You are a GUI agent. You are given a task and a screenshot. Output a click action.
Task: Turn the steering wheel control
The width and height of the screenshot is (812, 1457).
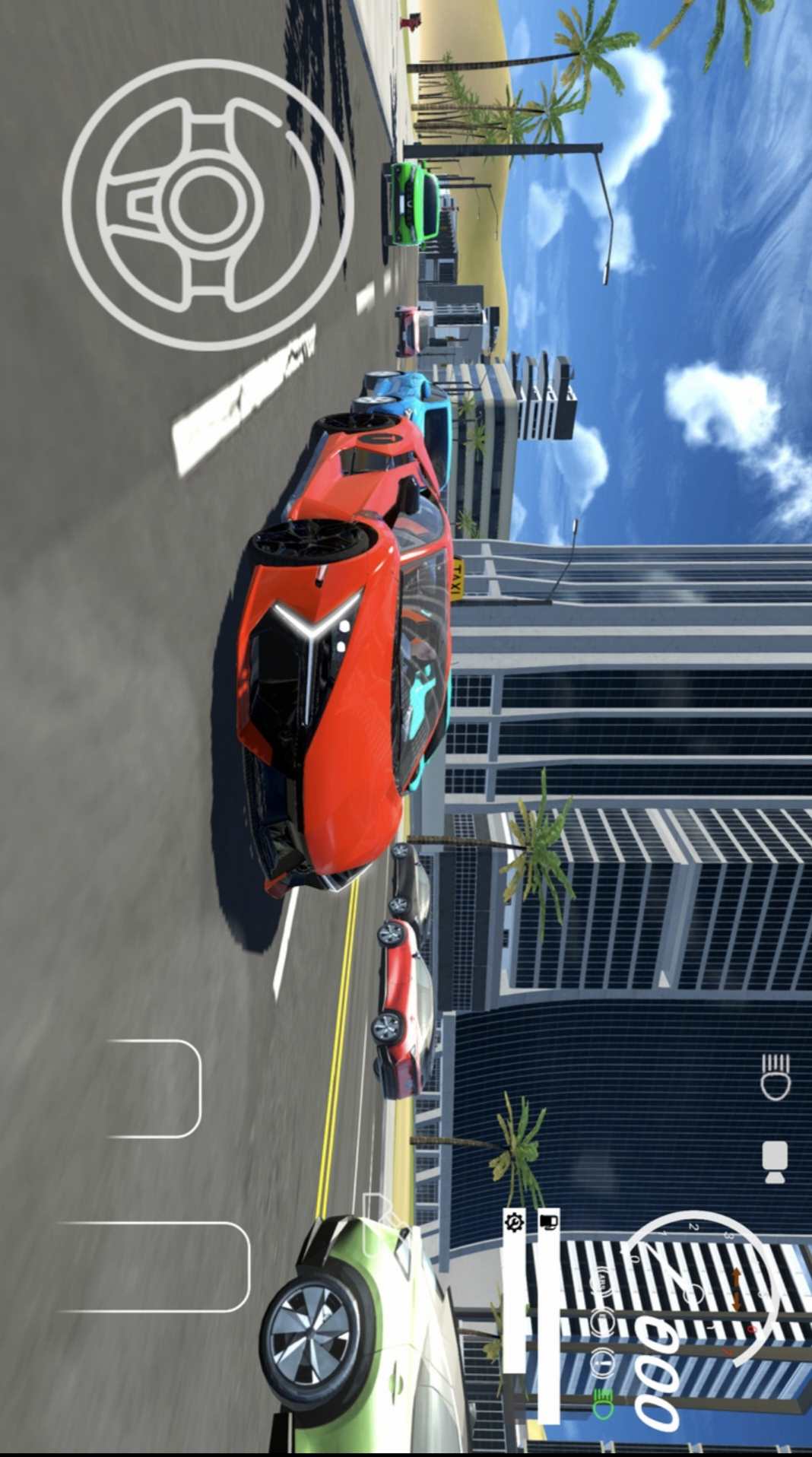[208, 205]
